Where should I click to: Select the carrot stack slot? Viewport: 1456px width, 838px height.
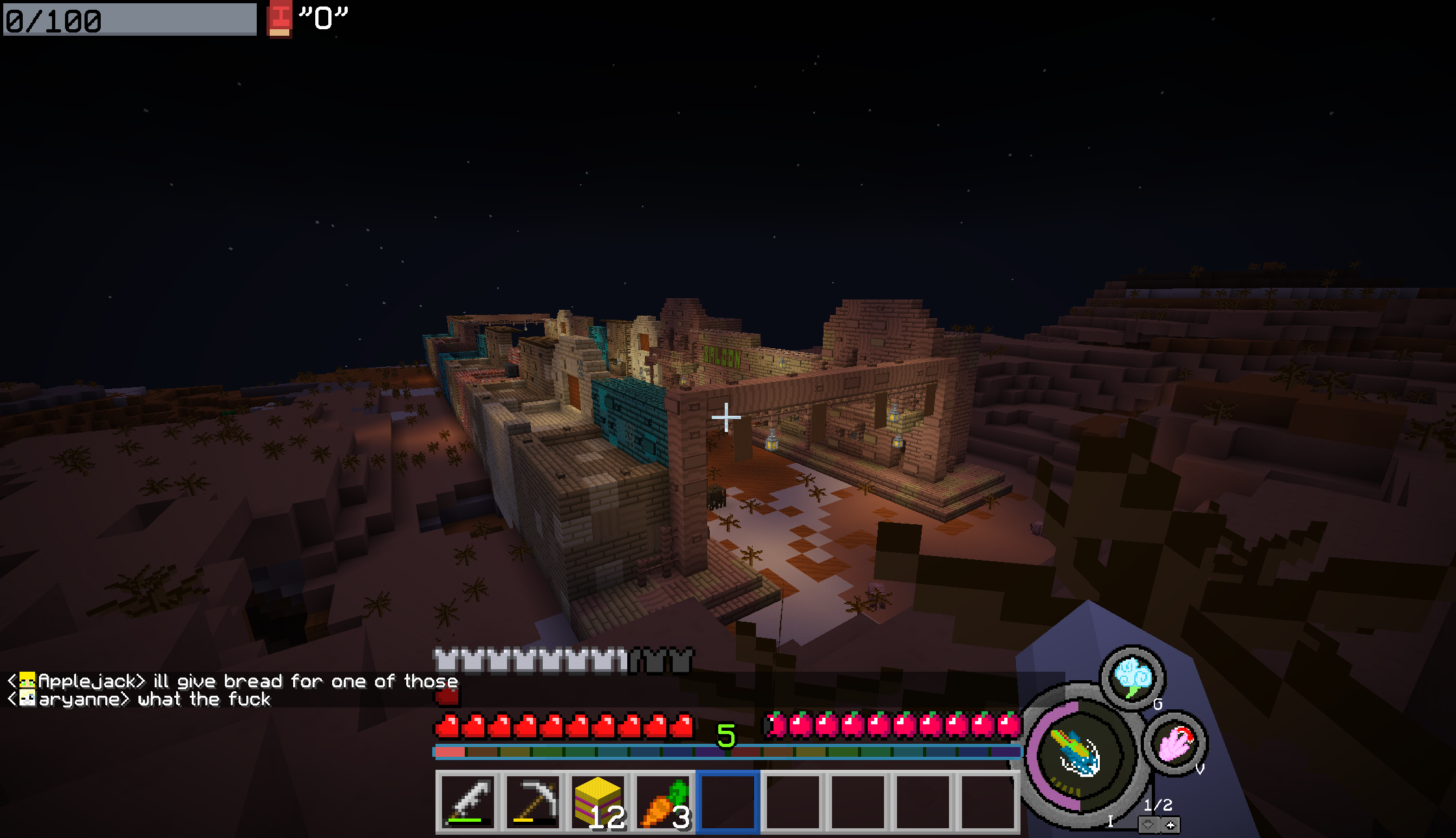coord(663,802)
